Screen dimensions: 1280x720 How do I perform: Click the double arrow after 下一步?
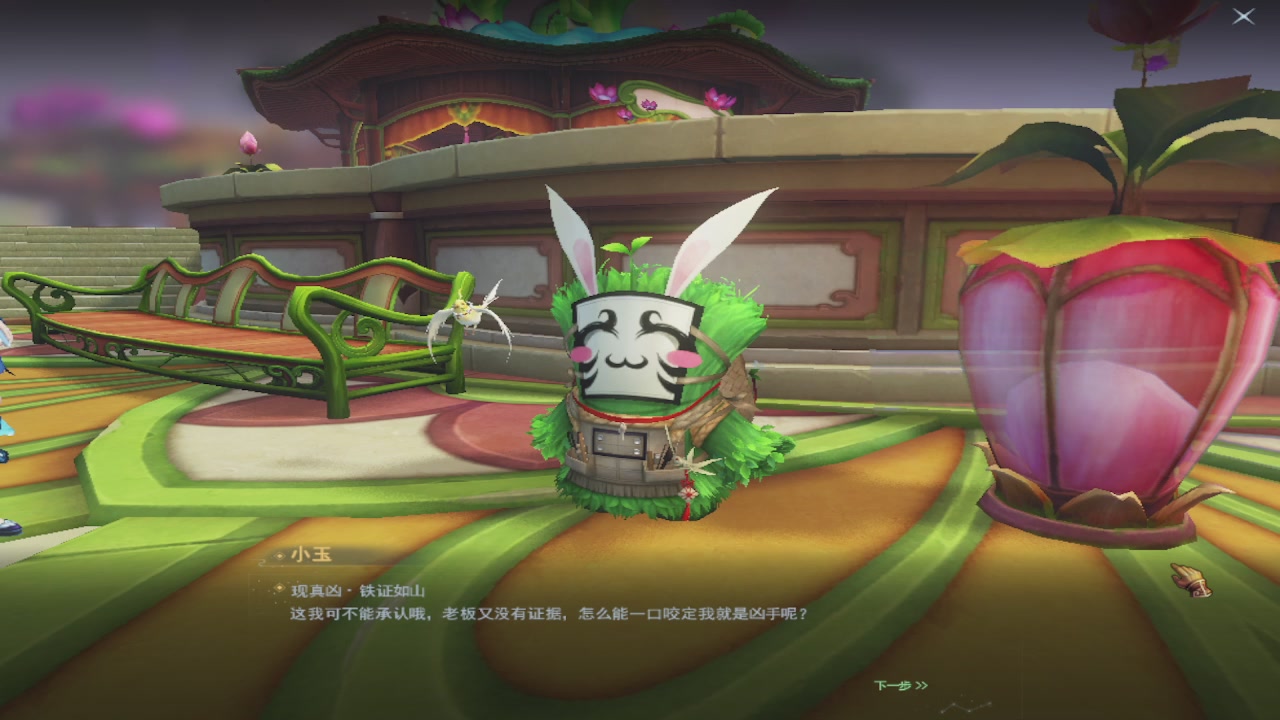point(919,686)
